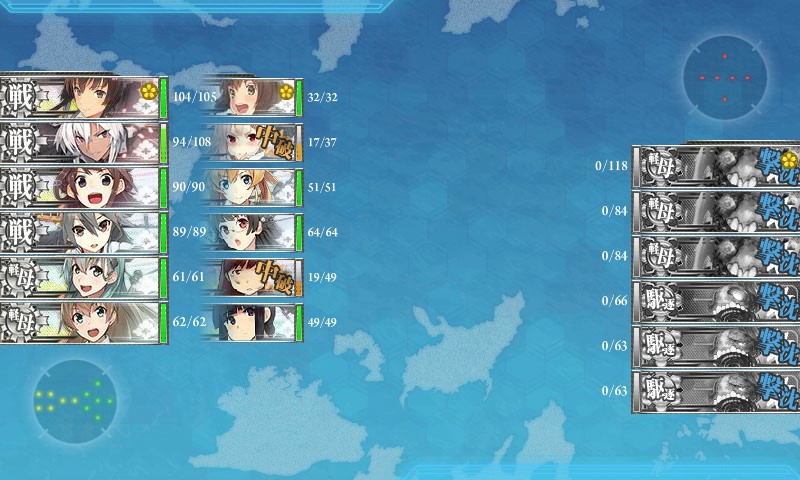Click the friendly formation radar with green dots
Screen dimensions: 800x480
tap(74, 402)
